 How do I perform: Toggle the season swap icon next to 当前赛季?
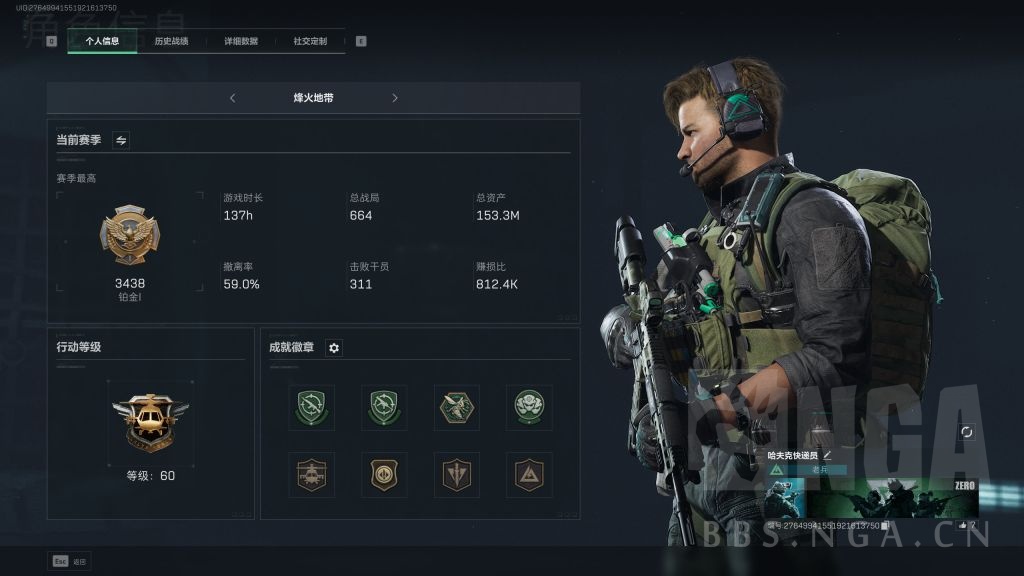tap(121, 140)
